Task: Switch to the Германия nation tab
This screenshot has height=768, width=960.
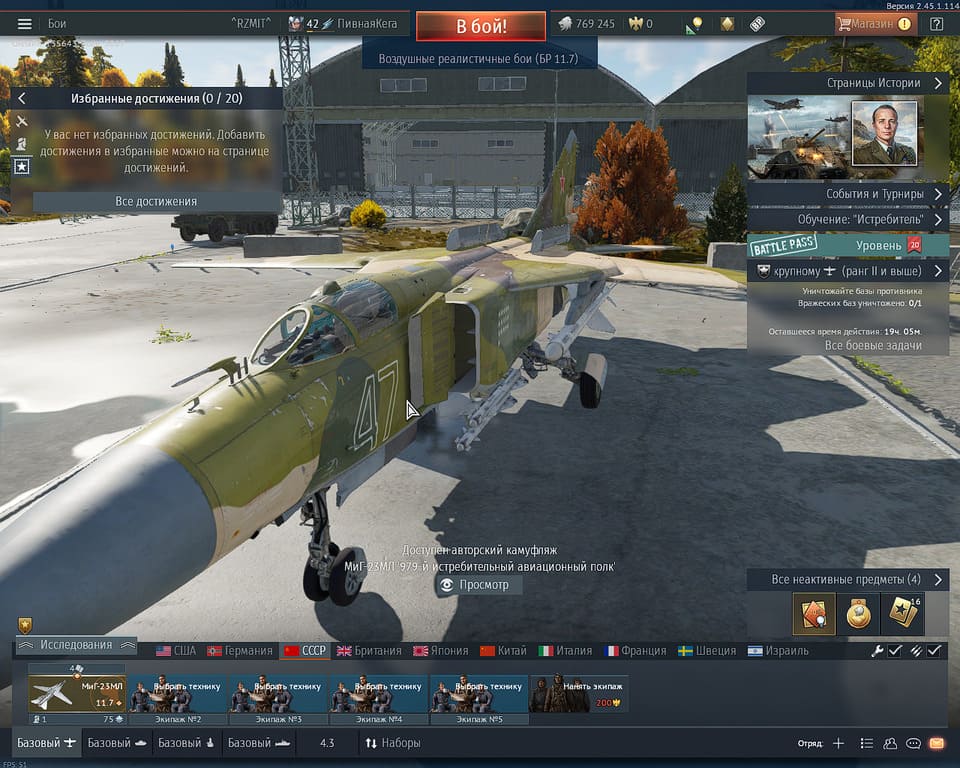Action: (240, 650)
